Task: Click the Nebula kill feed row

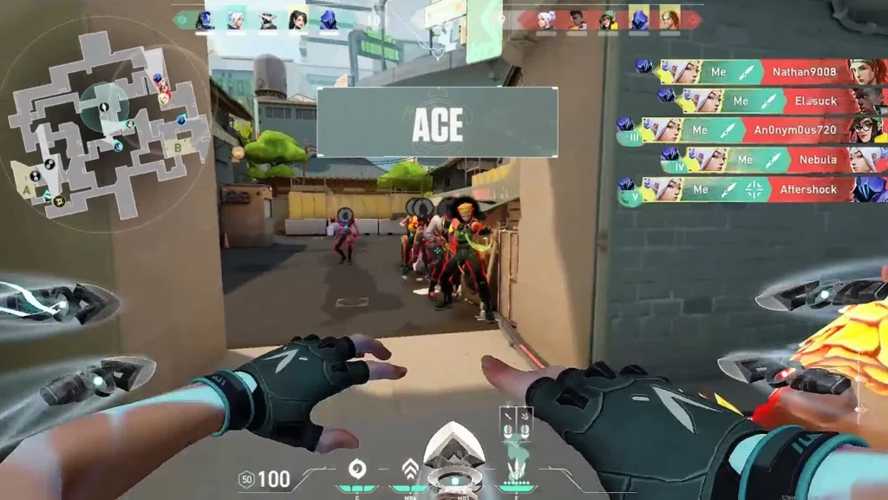Action: coord(774,159)
